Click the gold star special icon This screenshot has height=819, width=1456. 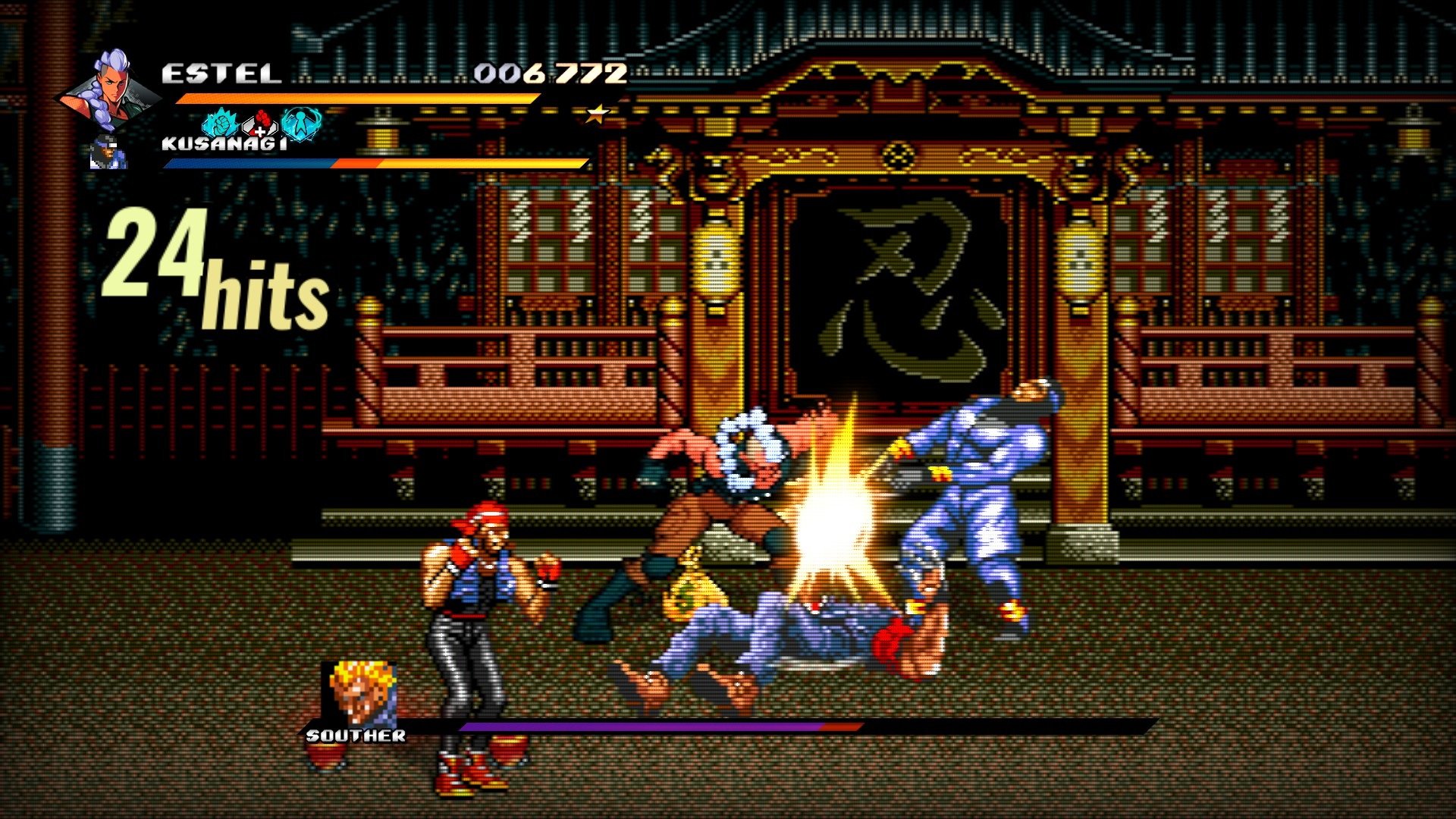(598, 115)
